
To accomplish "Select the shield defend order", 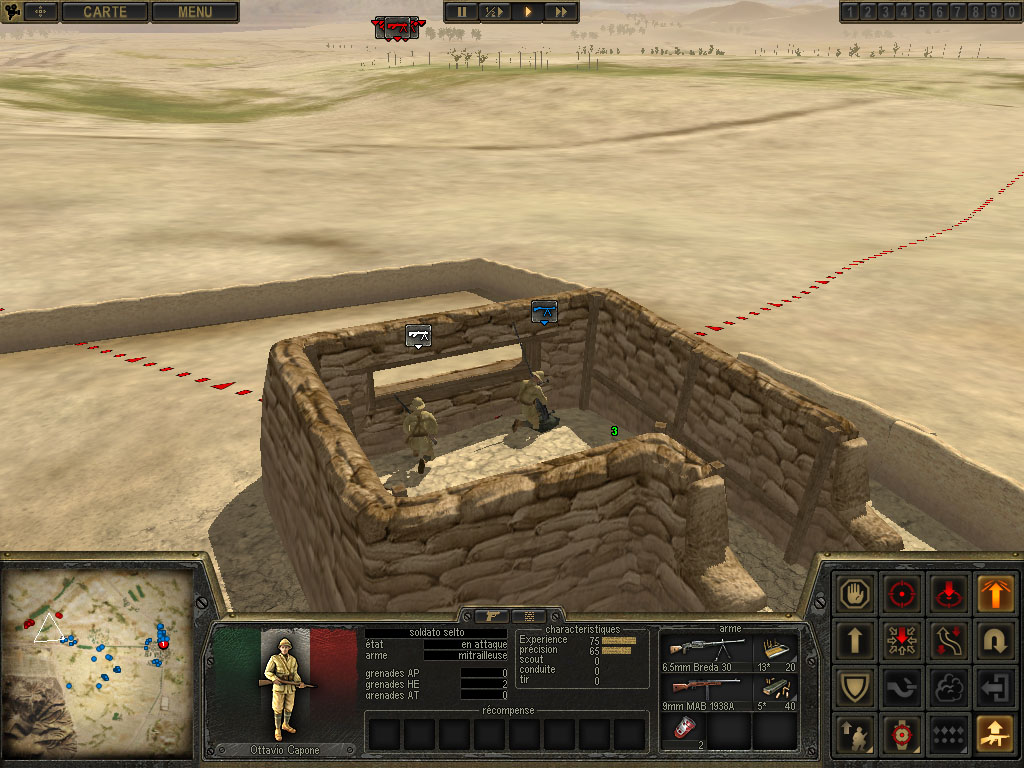I will (x=855, y=688).
